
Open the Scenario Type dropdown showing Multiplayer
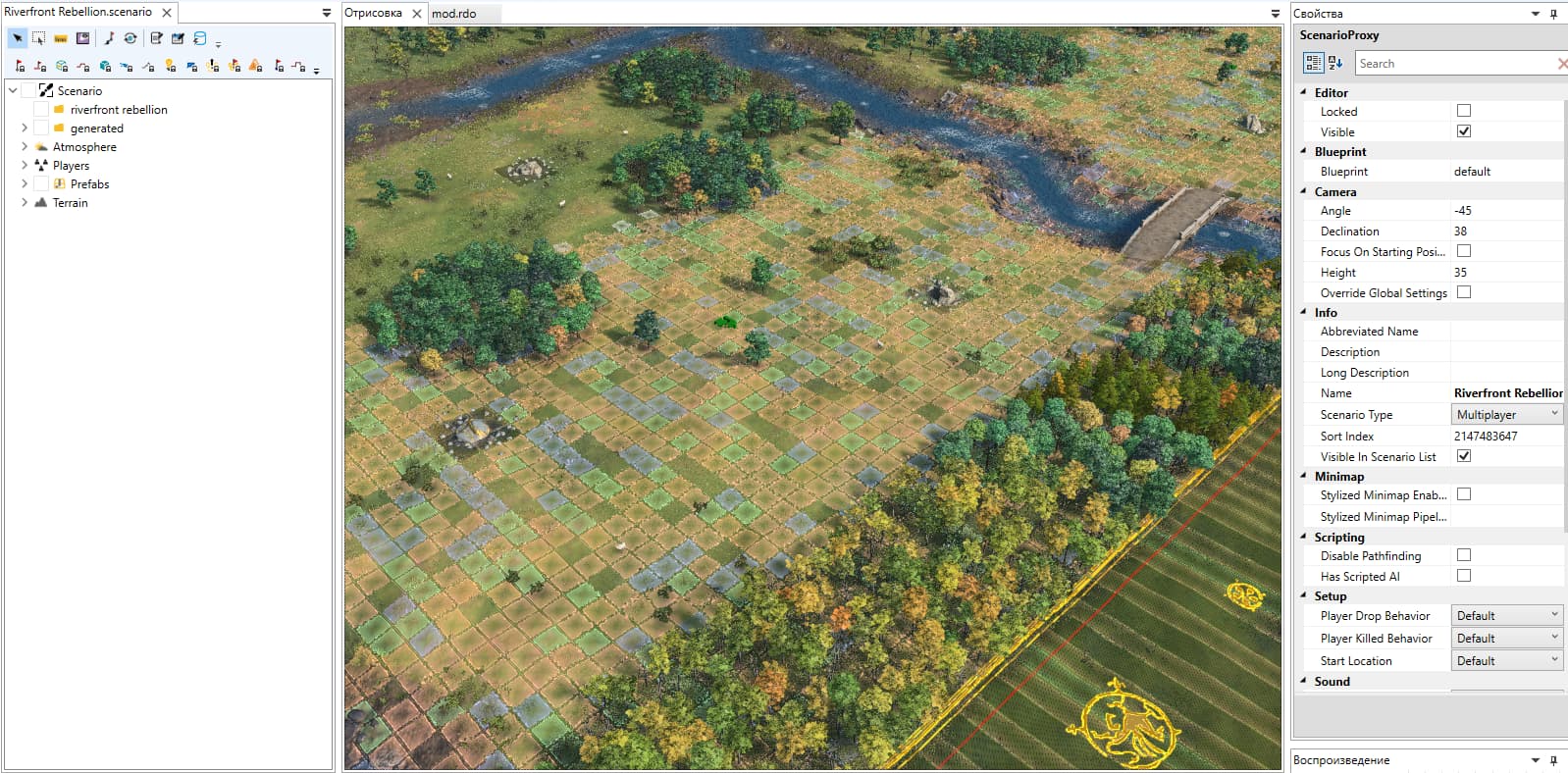click(1555, 413)
